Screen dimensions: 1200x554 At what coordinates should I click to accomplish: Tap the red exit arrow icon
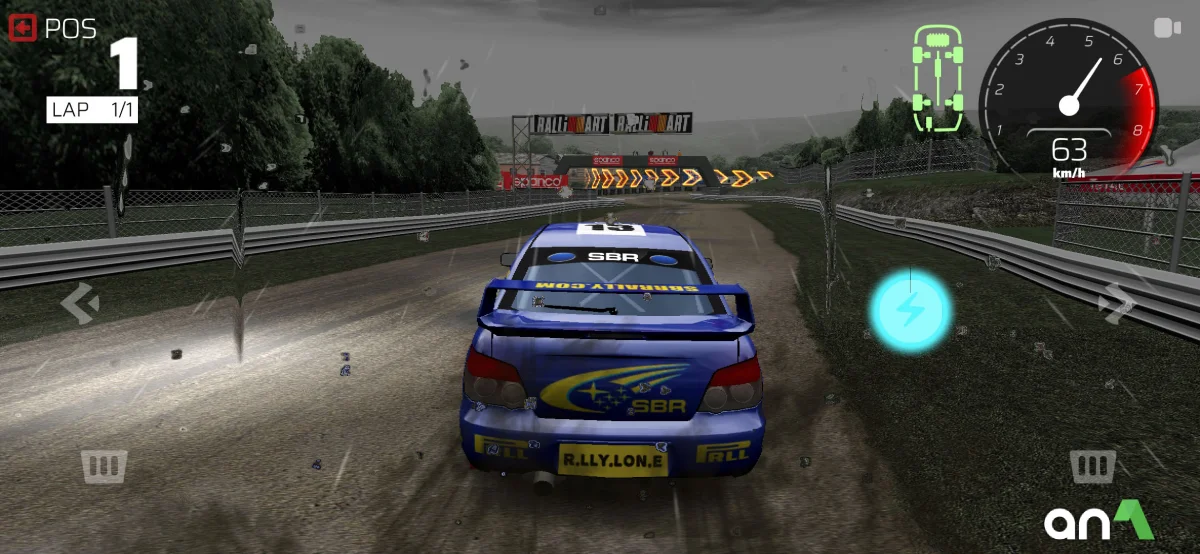pos(22,29)
